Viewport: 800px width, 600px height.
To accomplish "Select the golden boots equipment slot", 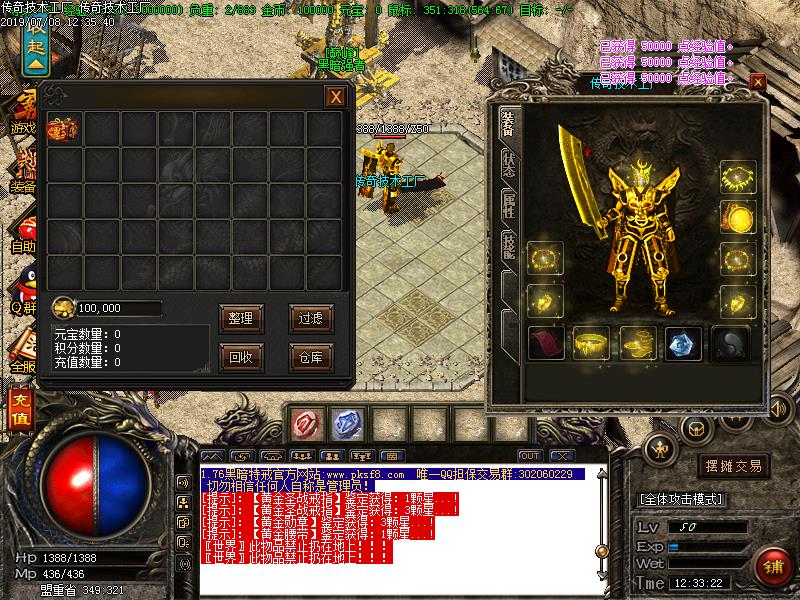I will pyautogui.click(x=637, y=343).
